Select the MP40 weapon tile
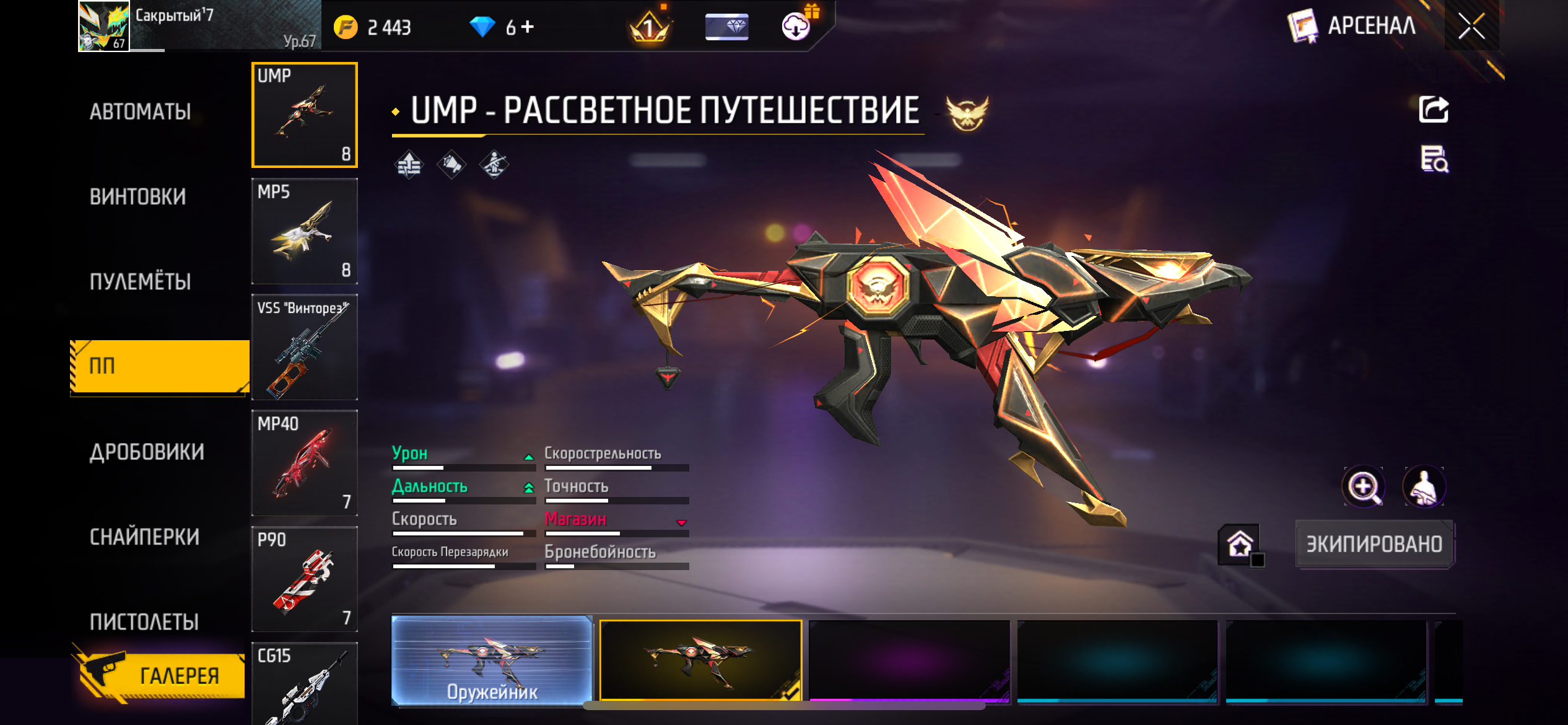This screenshot has height=725, width=1568. click(x=304, y=463)
